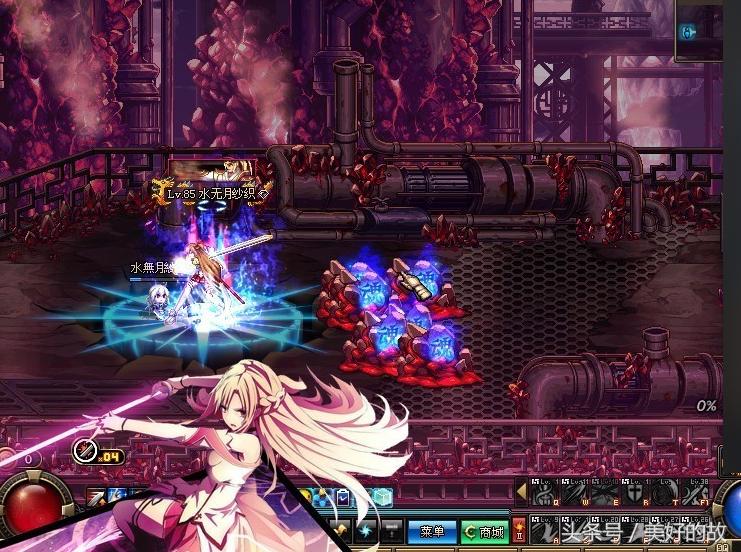Collapse the skill bar with the left arrow
The width and height of the screenshot is (741, 552).
coord(520,493)
